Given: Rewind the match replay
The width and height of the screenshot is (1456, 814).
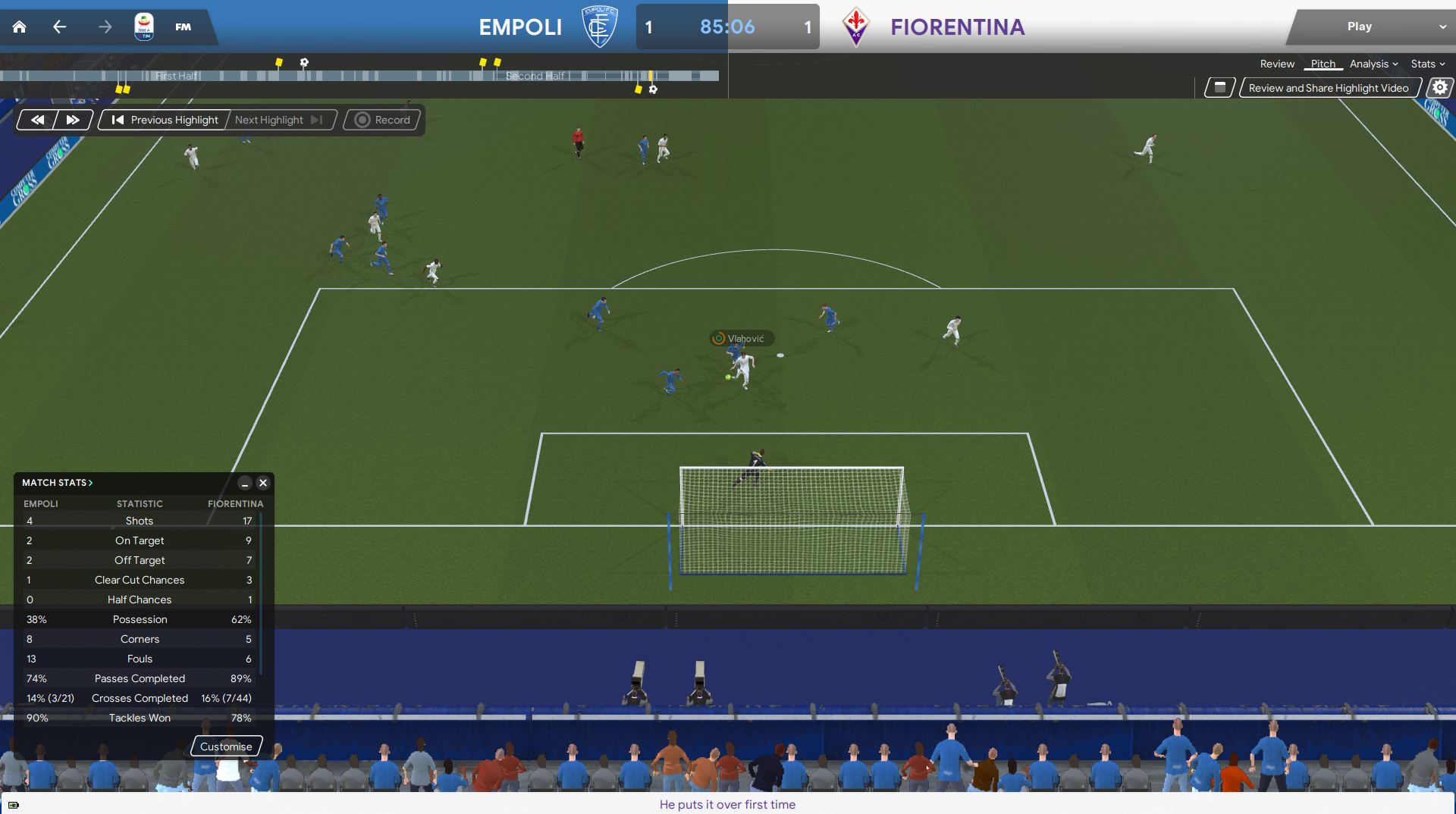Looking at the screenshot, I should pos(37,120).
